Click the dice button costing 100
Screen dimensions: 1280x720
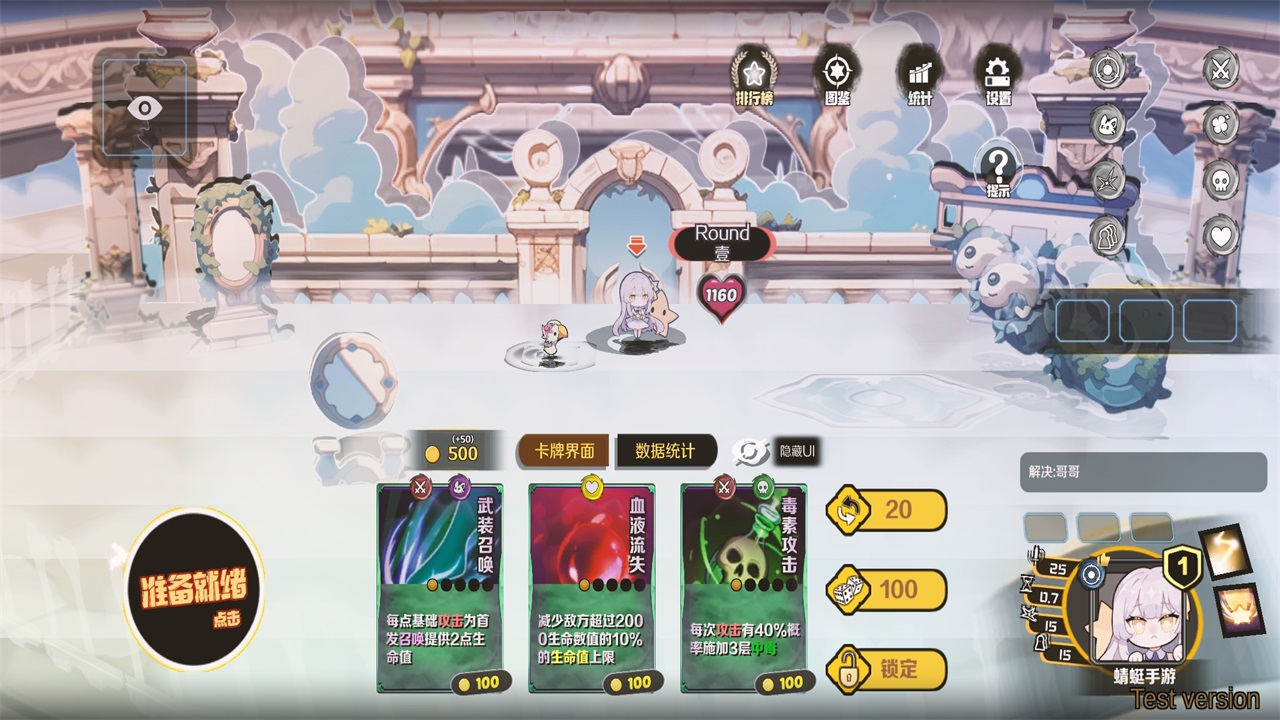coord(887,590)
